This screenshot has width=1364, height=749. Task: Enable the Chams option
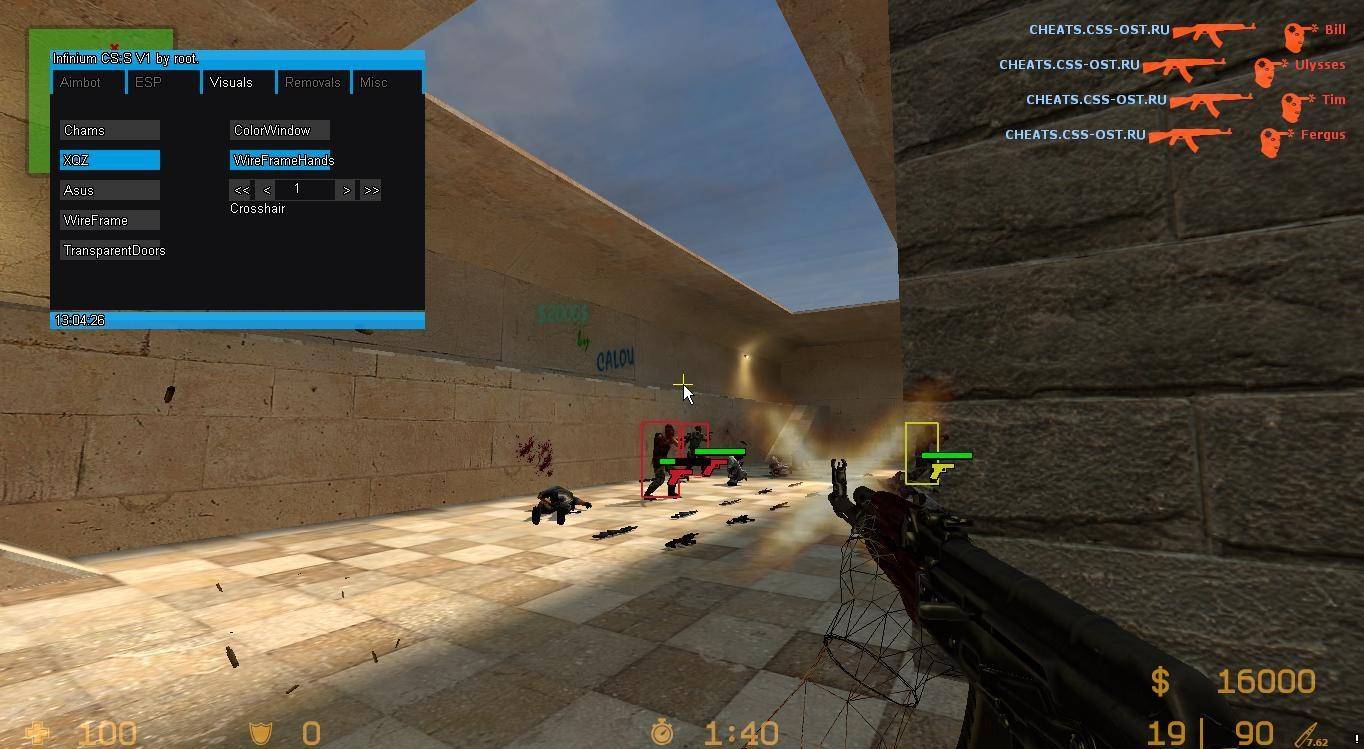point(109,129)
